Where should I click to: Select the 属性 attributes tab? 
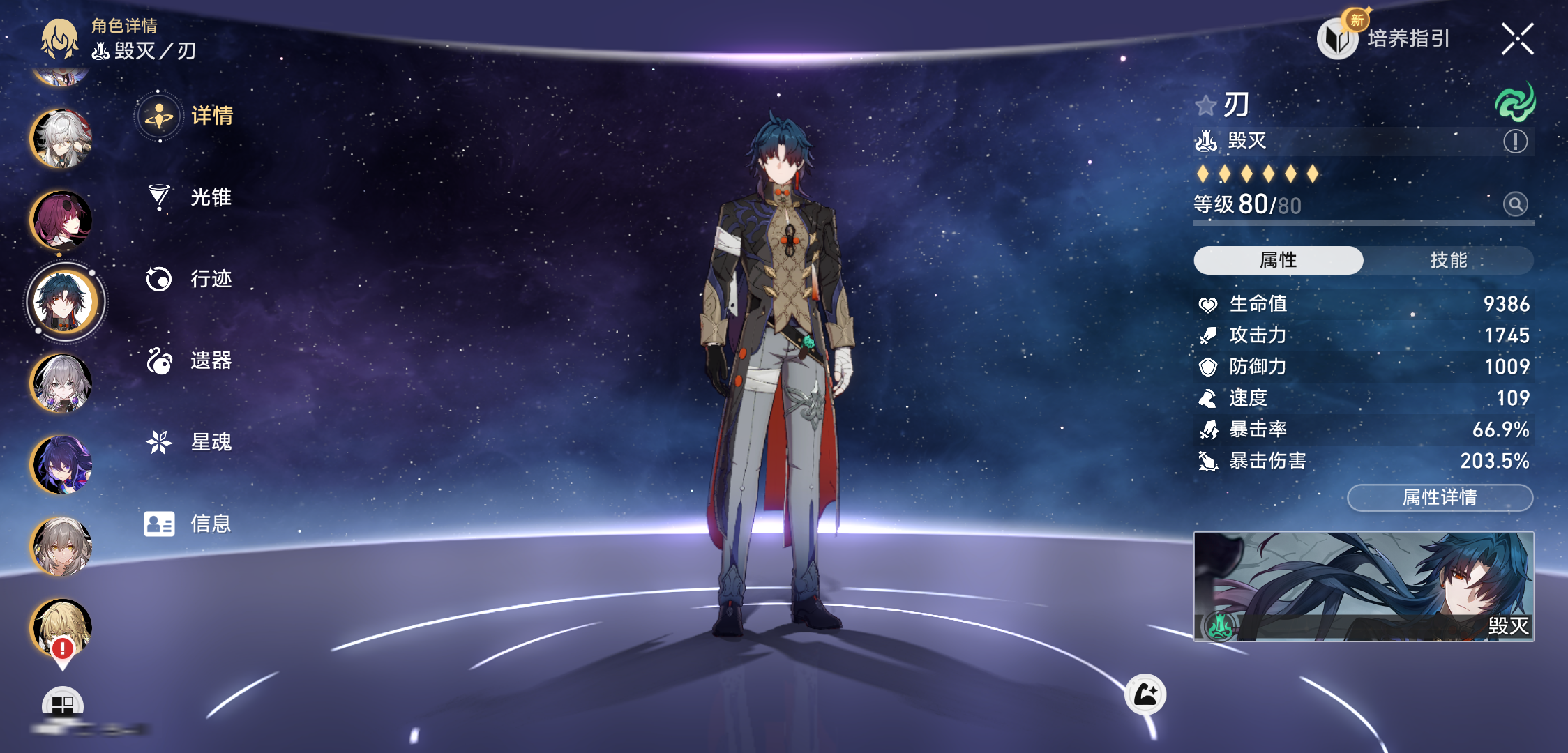(x=1278, y=260)
